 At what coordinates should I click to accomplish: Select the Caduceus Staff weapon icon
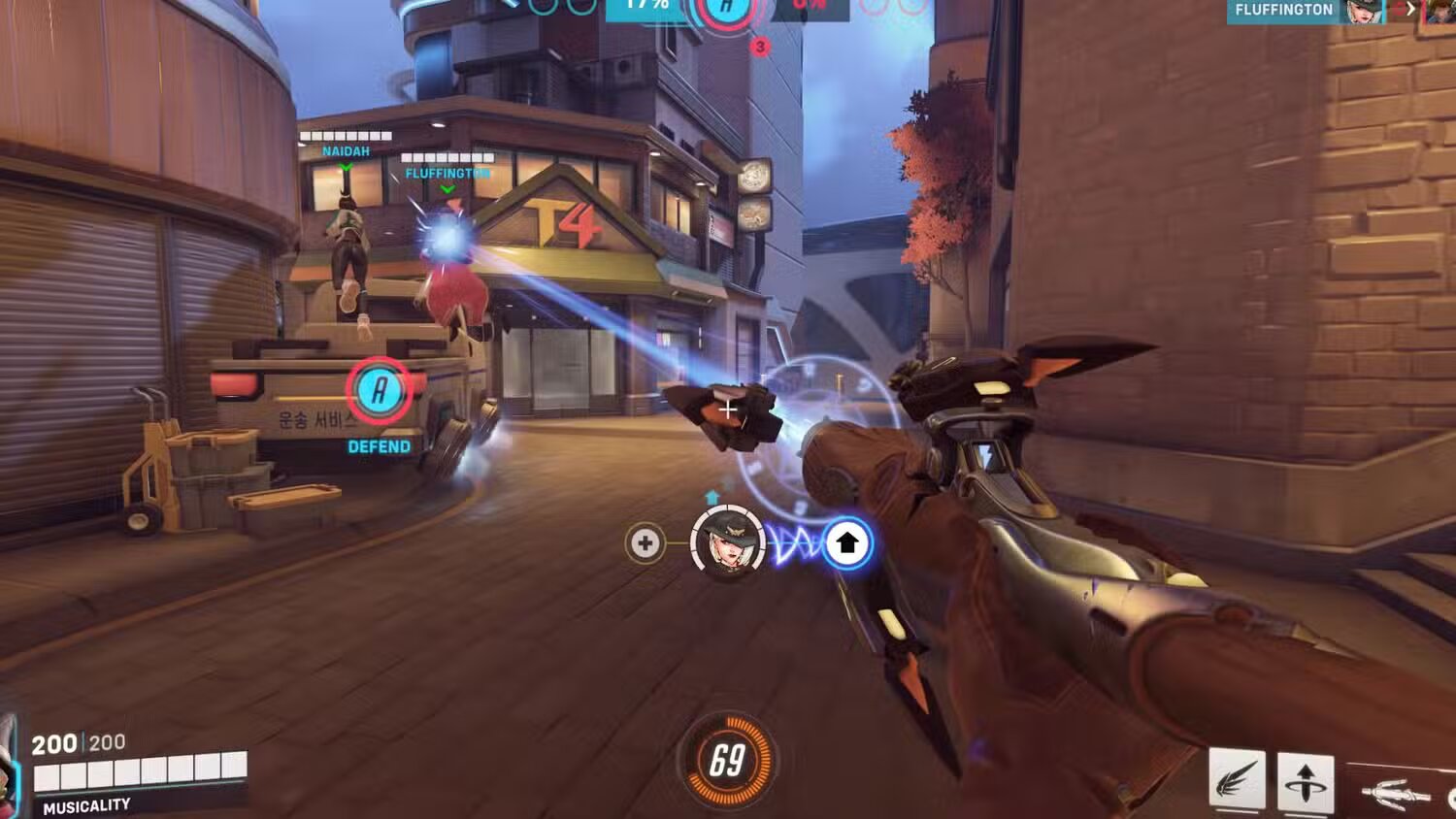pos(1398,793)
